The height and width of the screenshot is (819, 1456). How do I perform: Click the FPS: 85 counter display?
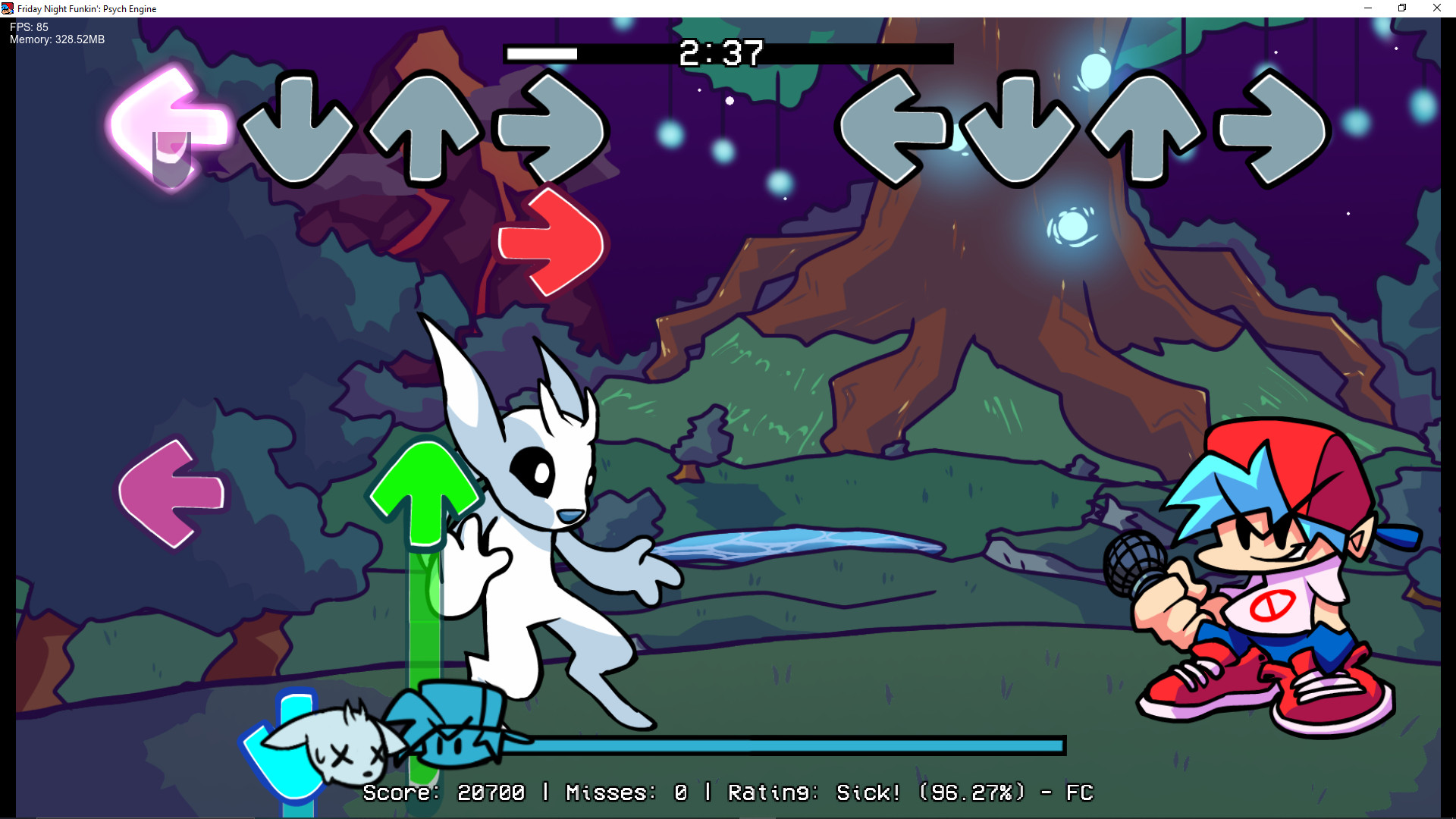click(27, 26)
